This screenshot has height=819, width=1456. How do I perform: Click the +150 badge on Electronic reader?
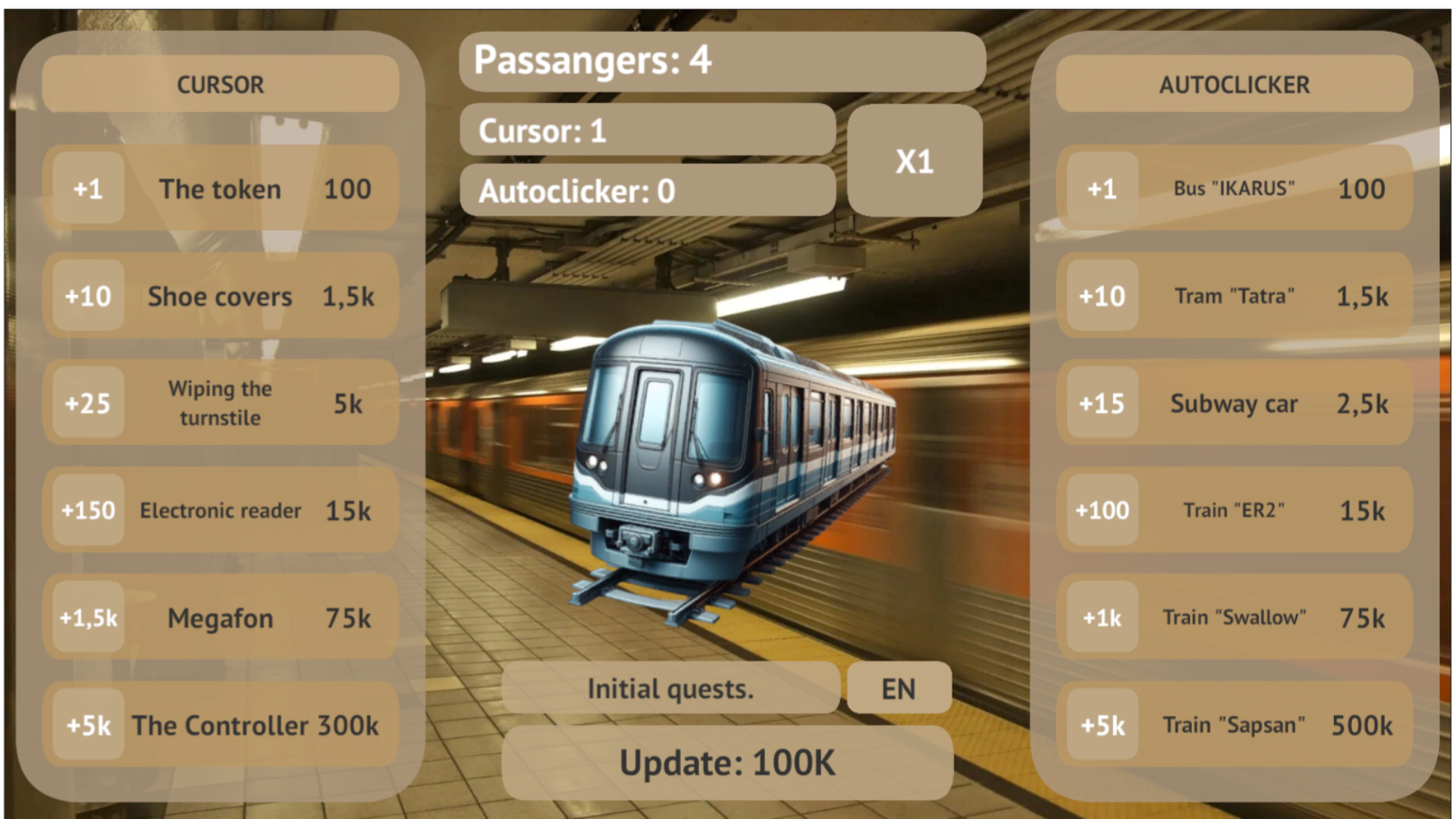point(86,510)
